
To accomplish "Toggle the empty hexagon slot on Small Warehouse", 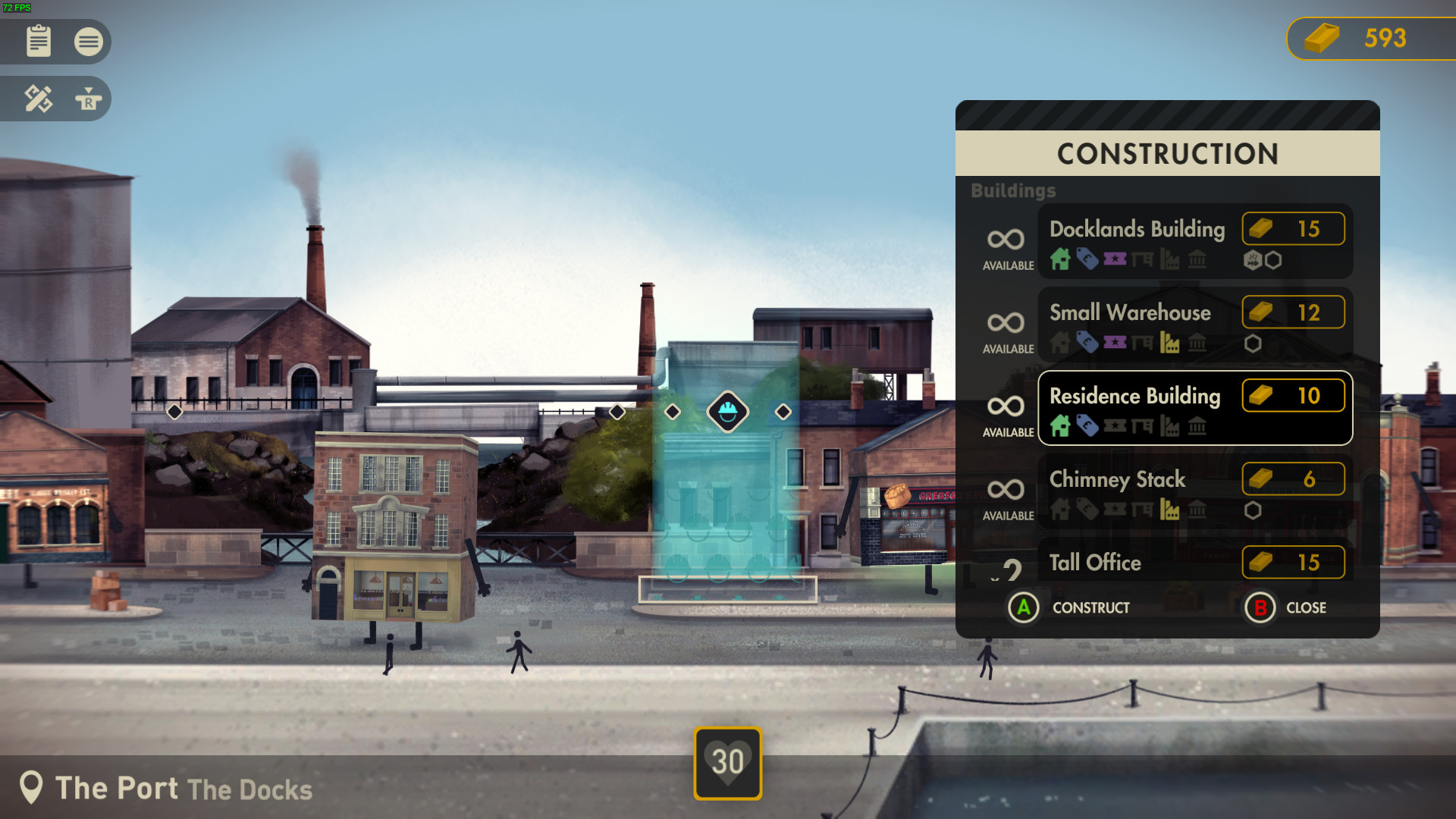I will click(x=1254, y=344).
